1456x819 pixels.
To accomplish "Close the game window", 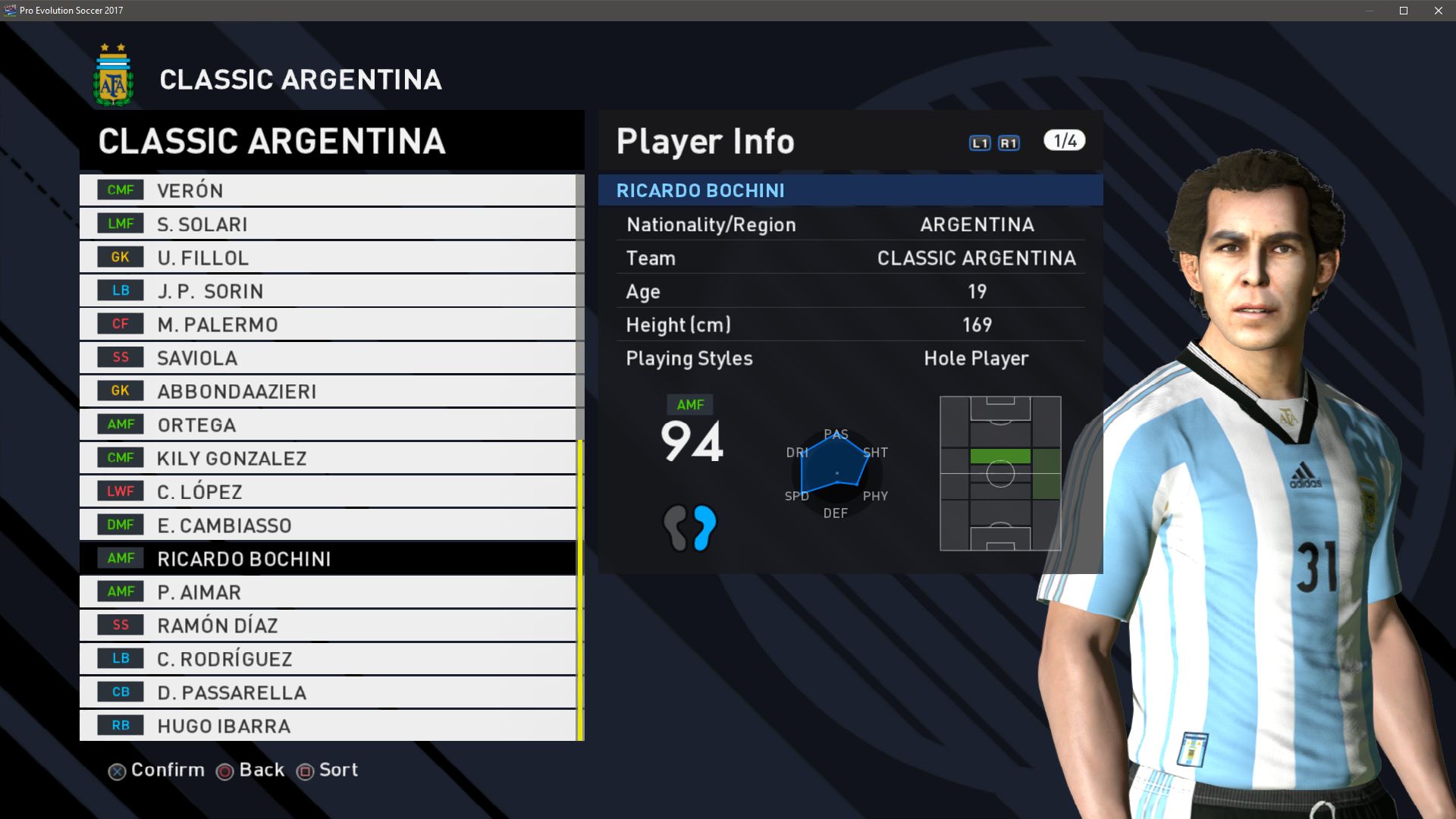I will [1438, 11].
